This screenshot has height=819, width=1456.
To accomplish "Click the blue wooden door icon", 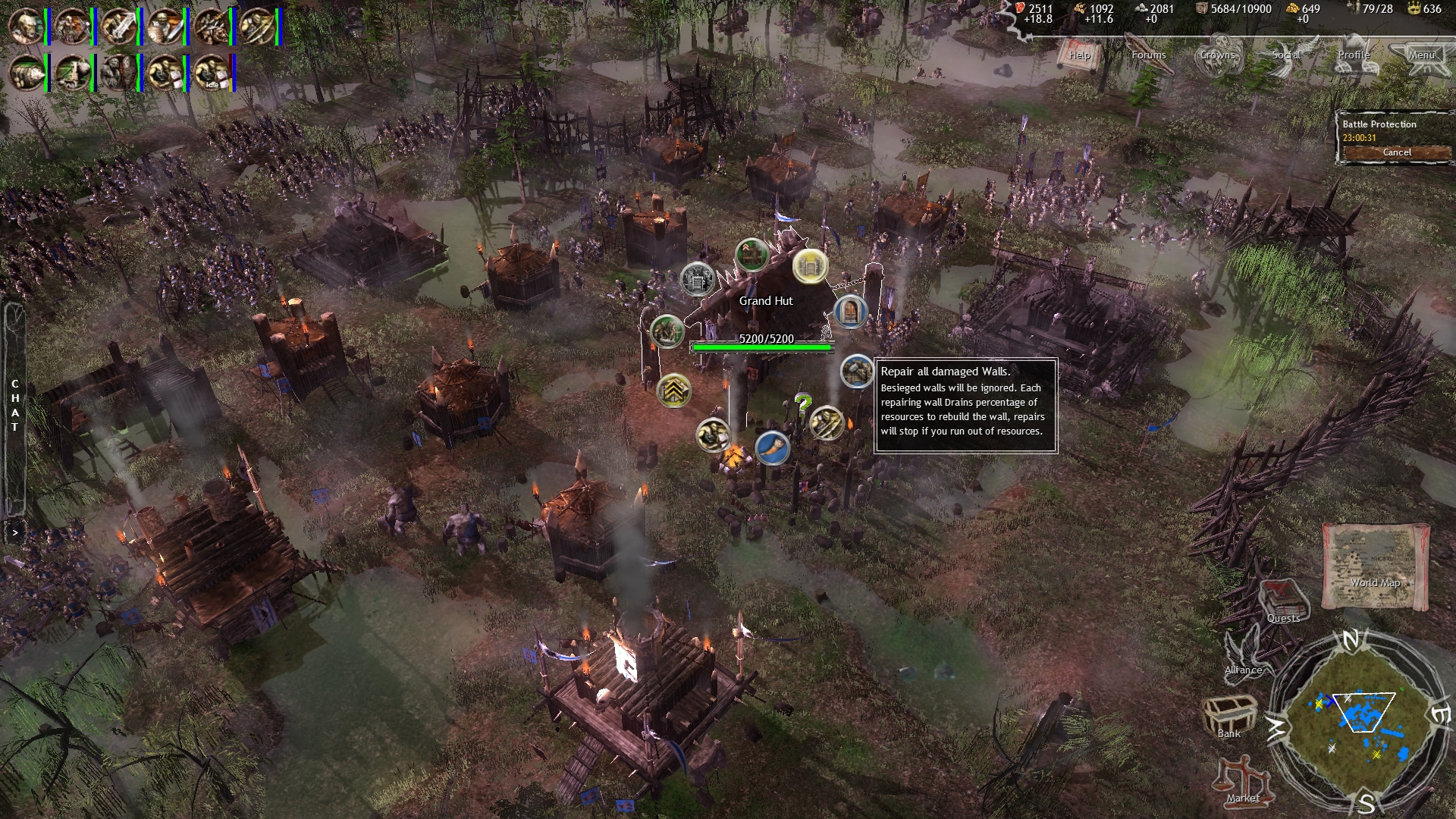I will click(850, 311).
